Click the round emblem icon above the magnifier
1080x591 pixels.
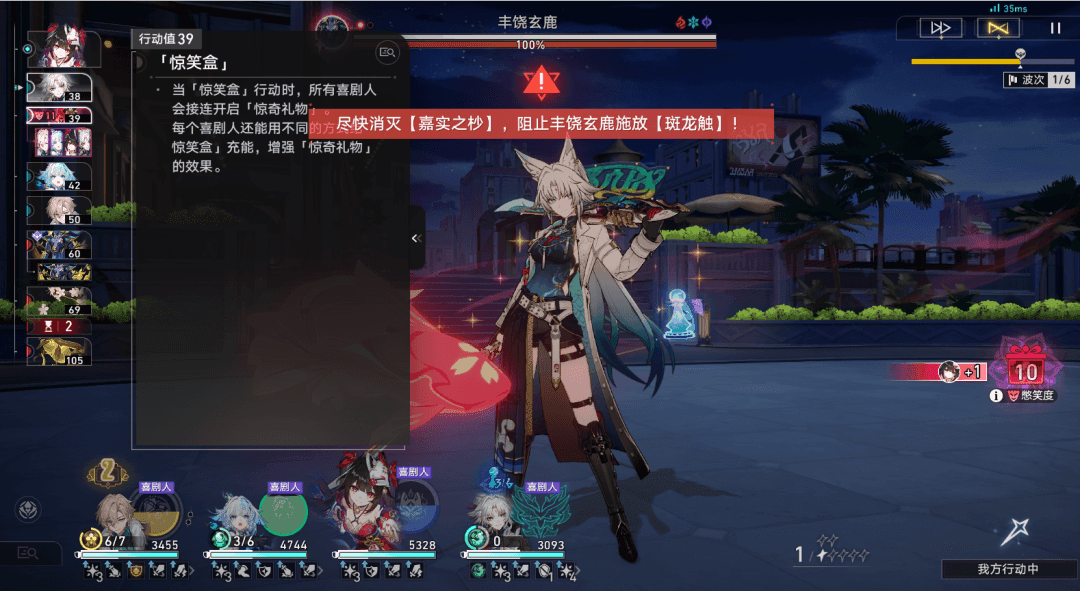tap(28, 509)
